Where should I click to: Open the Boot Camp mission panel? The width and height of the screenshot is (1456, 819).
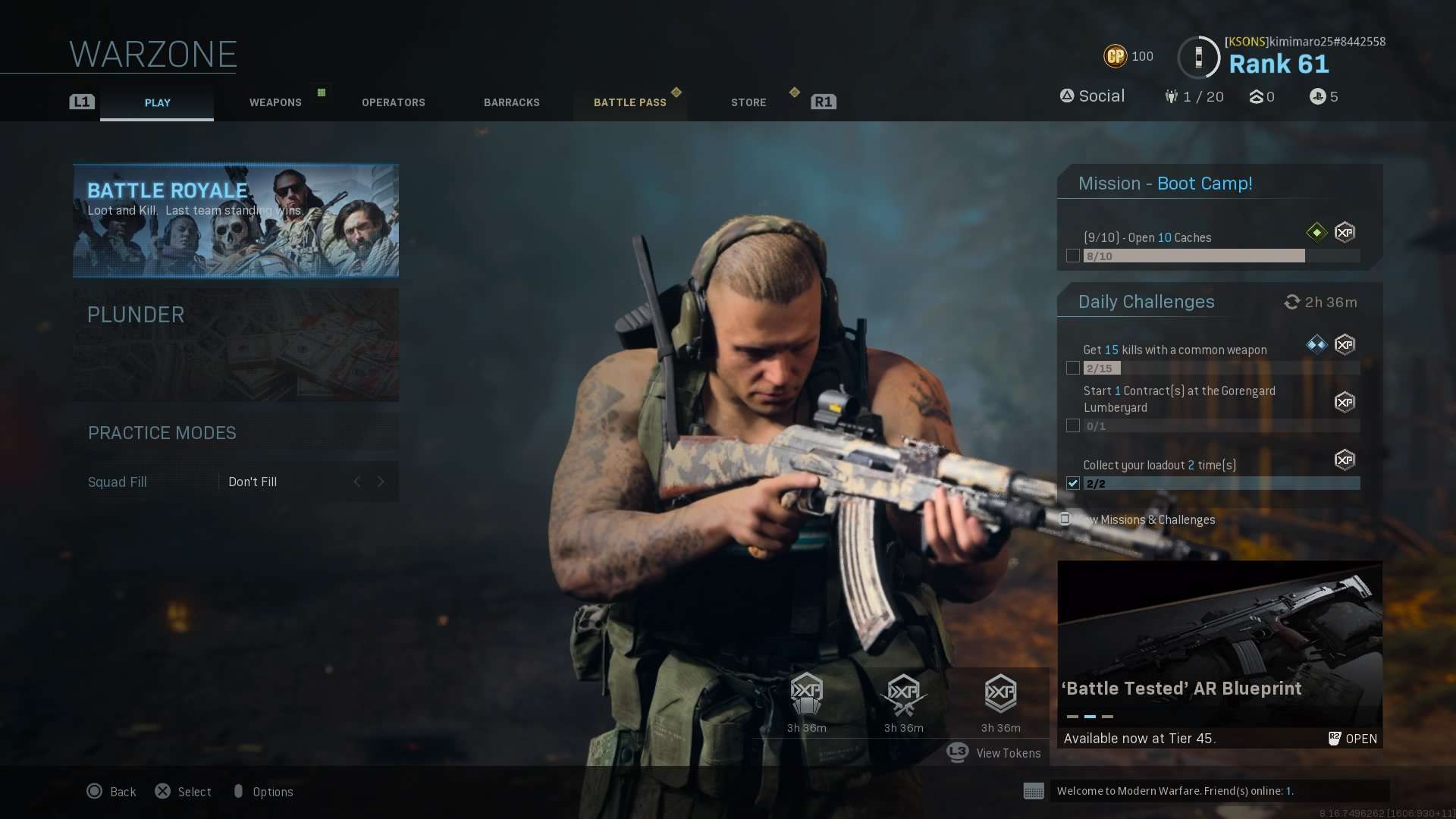tap(1219, 184)
